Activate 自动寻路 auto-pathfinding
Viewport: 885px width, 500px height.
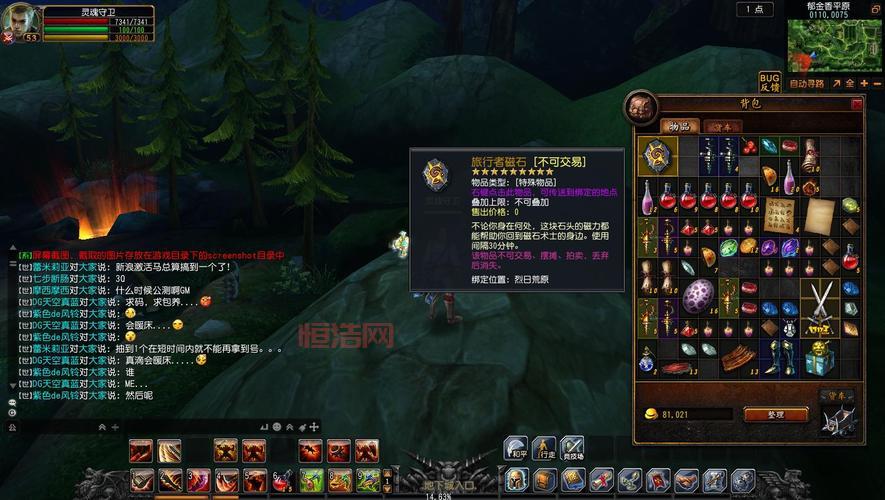tap(807, 83)
